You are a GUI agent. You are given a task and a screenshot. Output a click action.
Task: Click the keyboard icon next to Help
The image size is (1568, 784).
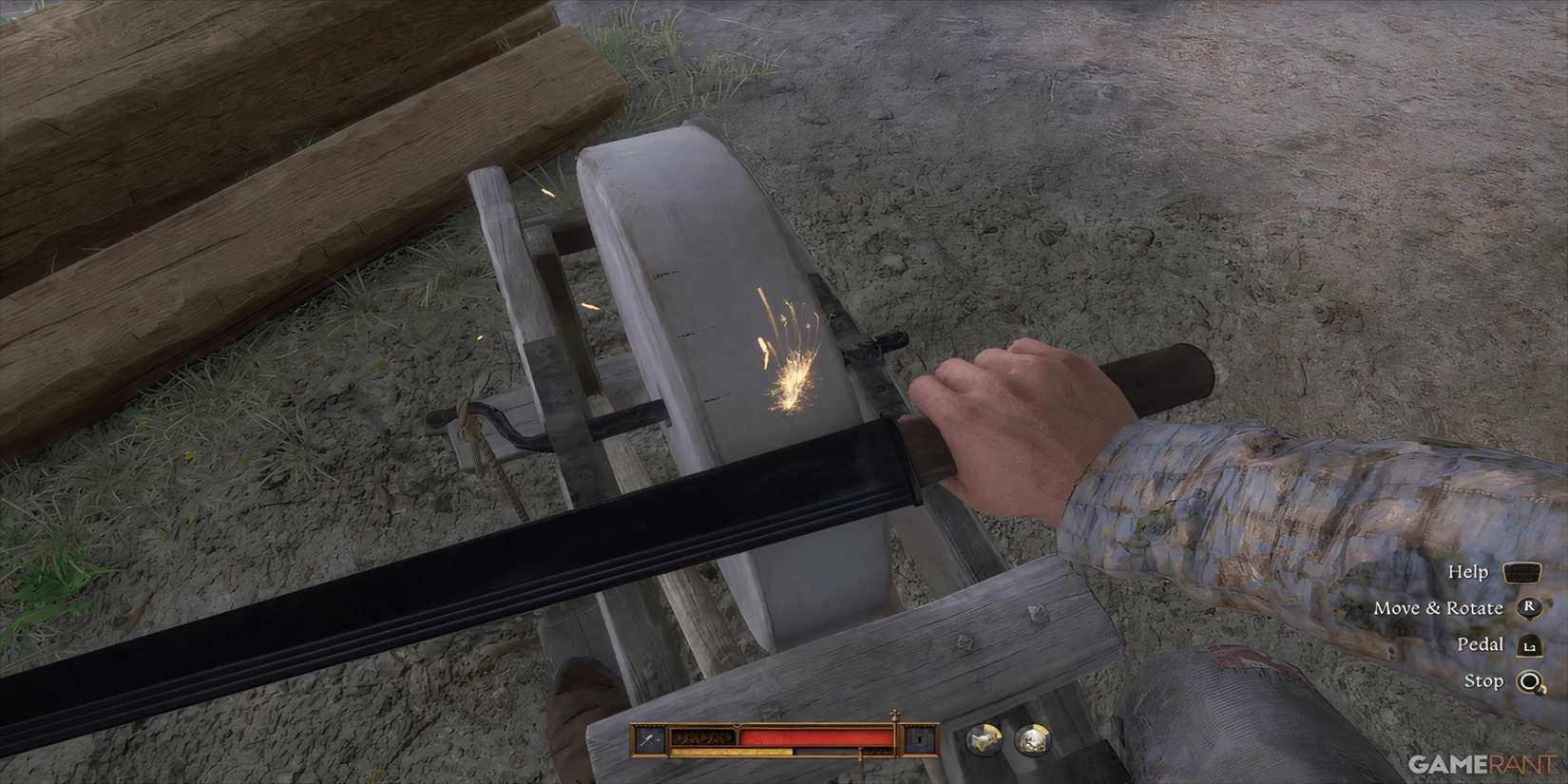1522,573
